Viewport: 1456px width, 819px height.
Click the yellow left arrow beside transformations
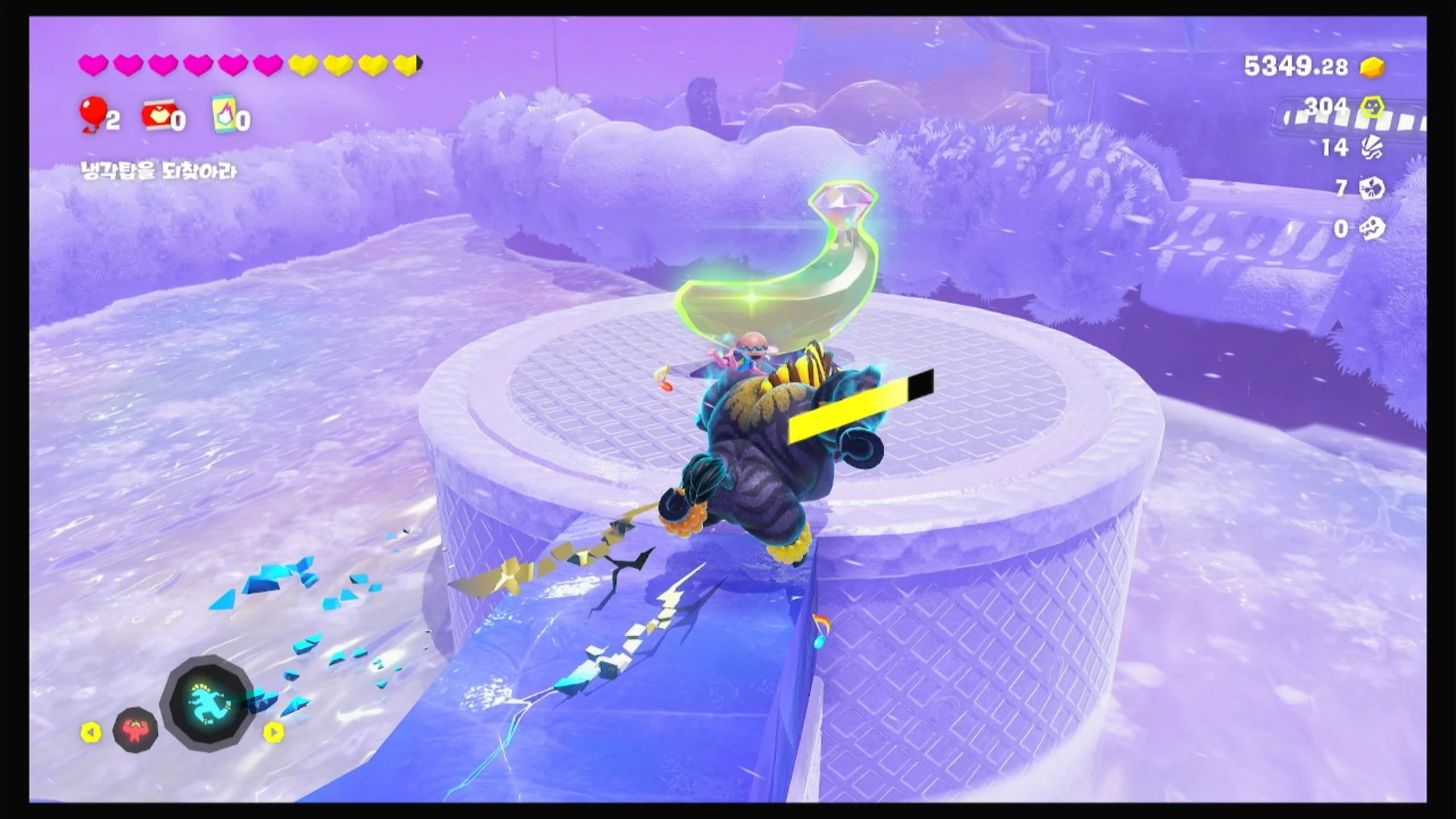click(x=90, y=733)
